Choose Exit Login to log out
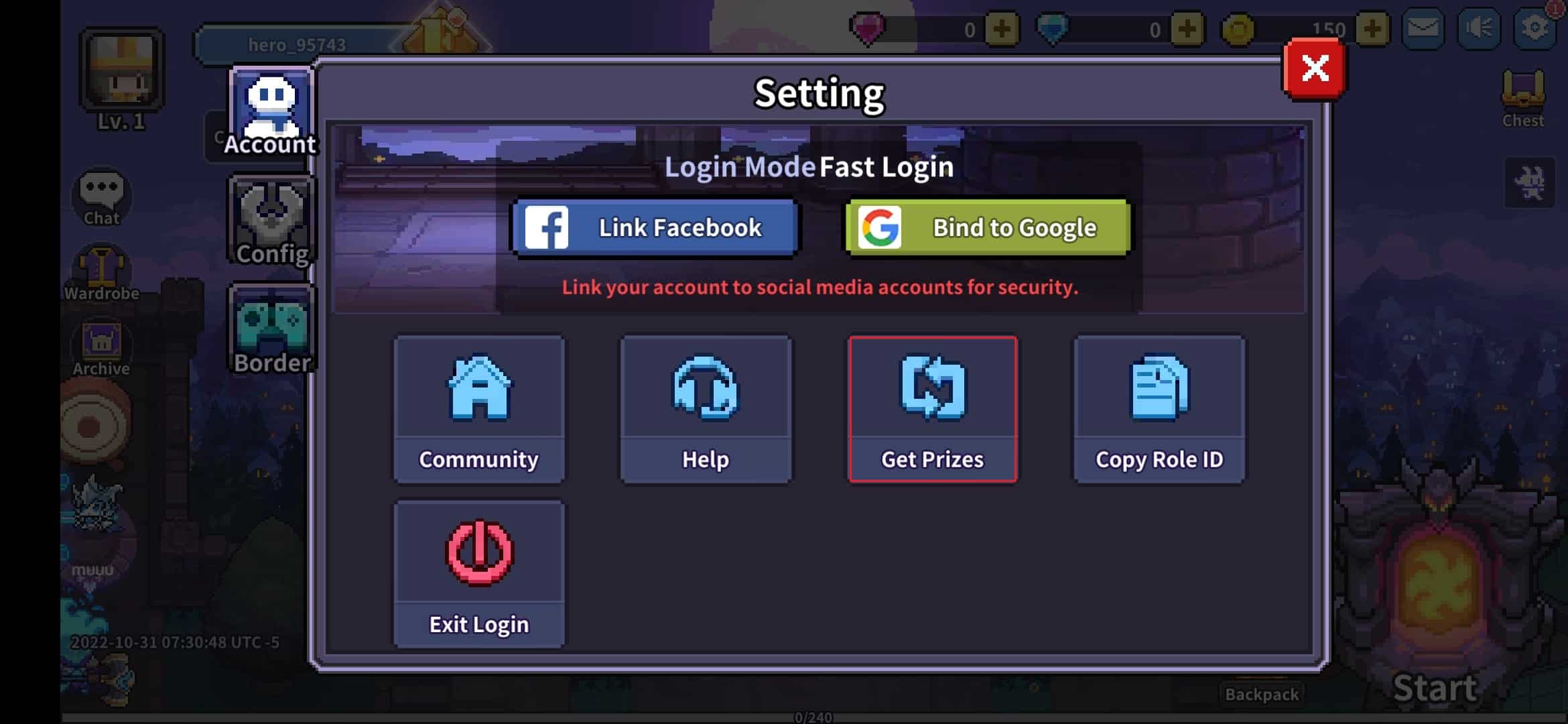 [x=478, y=574]
